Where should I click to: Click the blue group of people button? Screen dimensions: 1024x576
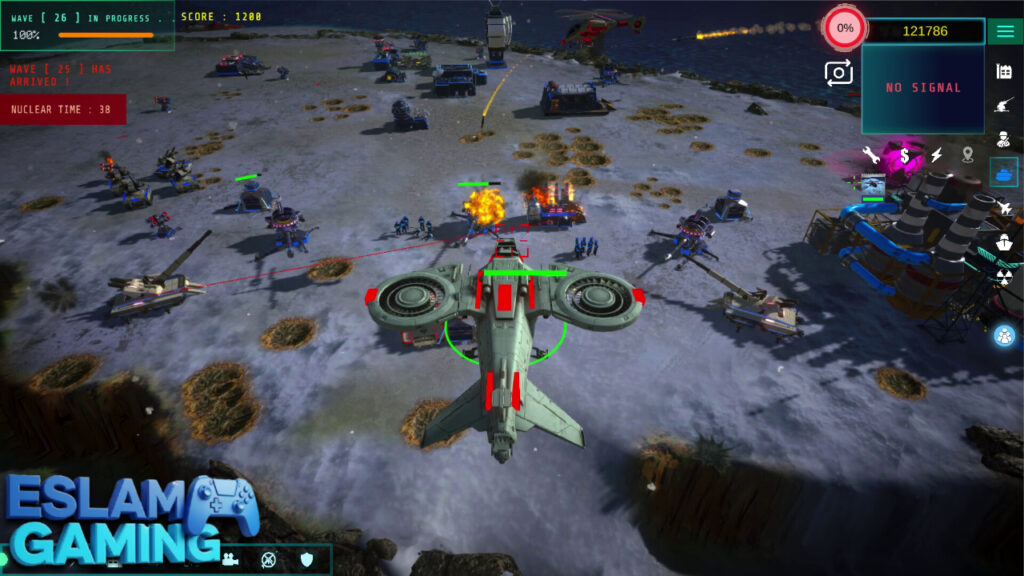coord(1004,336)
